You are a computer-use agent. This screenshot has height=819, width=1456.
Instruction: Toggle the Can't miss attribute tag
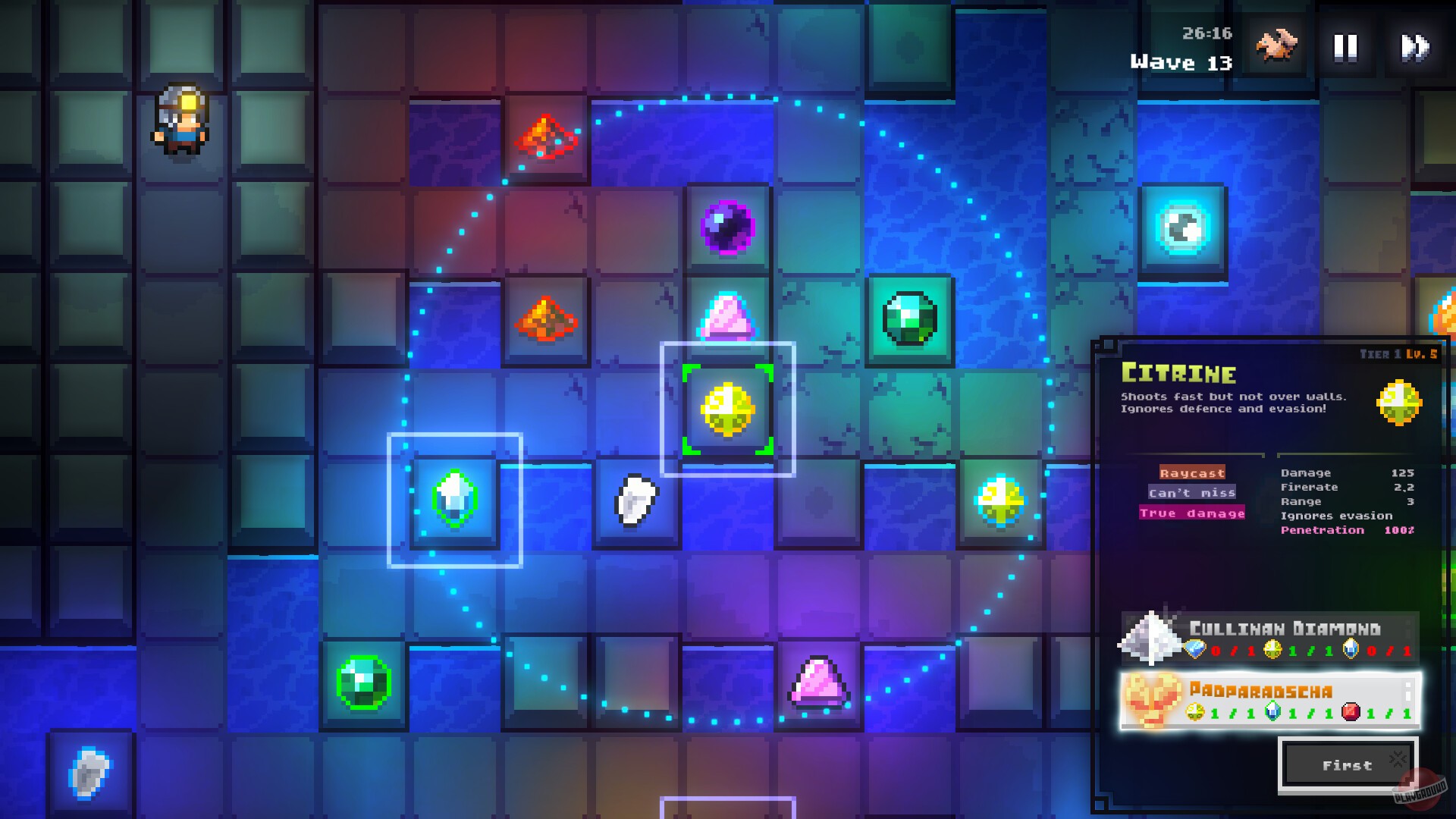1193,492
